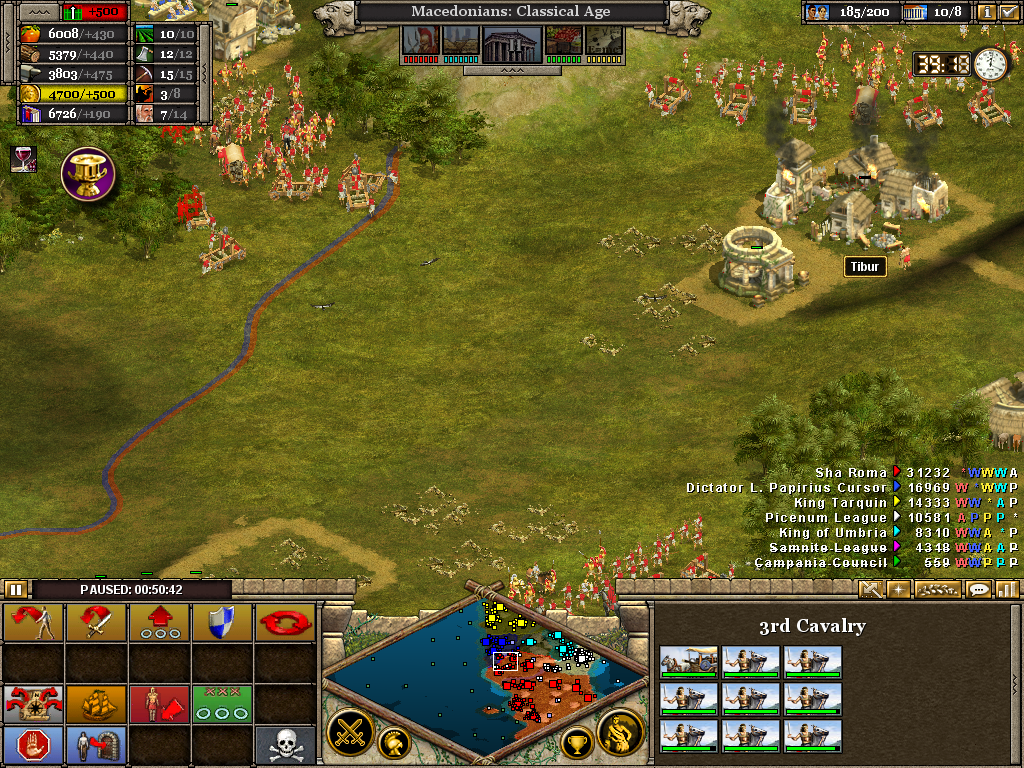Click the crossed swords button by minimap
Viewport: 1024px width, 768px height.
pyautogui.click(x=351, y=733)
